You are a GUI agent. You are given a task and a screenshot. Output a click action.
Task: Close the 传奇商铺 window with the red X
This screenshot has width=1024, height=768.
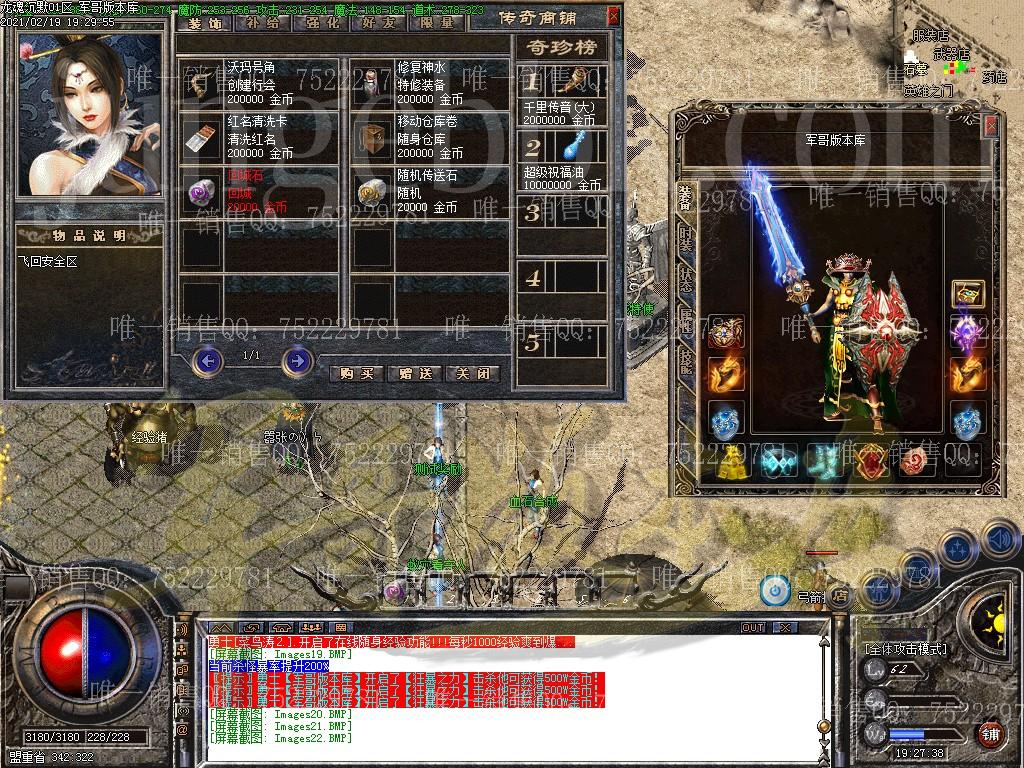(613, 16)
